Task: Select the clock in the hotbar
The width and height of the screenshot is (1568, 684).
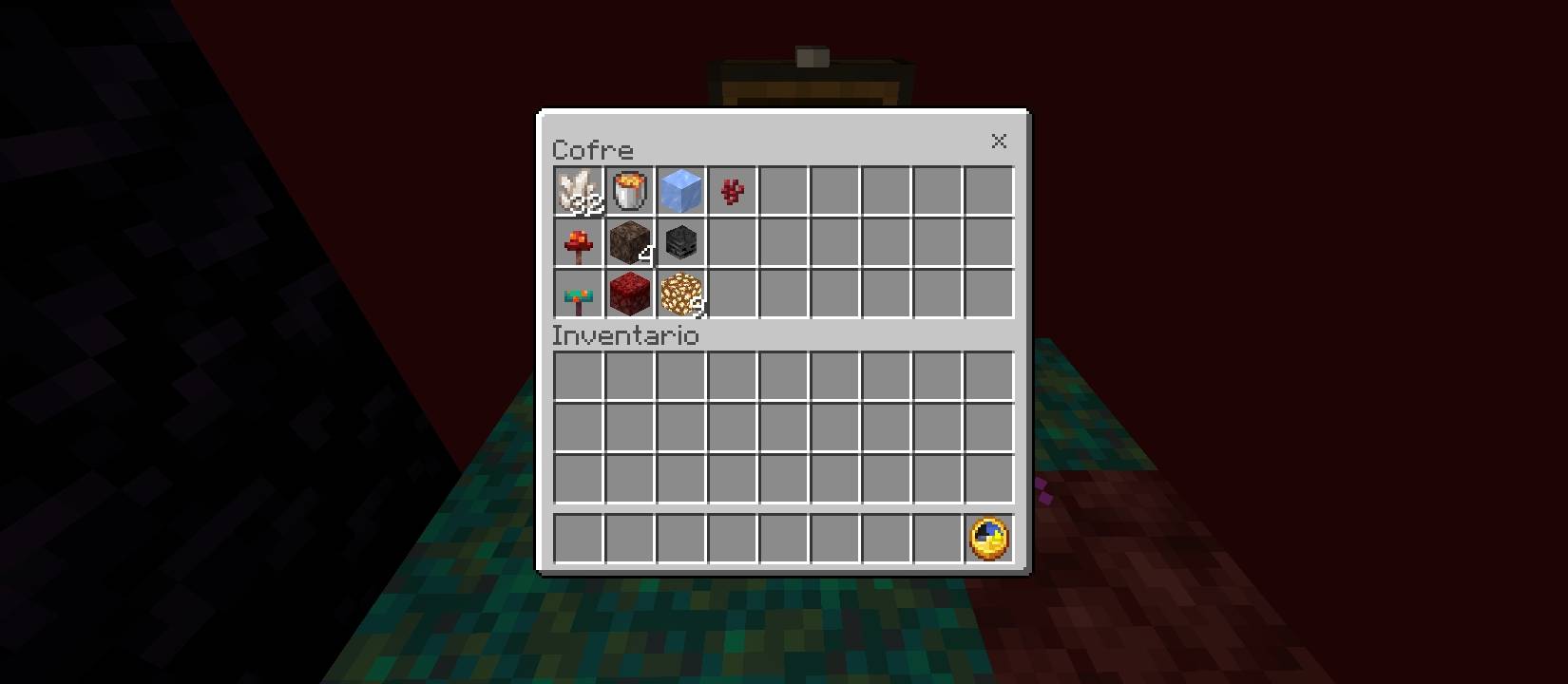Action: (x=989, y=538)
